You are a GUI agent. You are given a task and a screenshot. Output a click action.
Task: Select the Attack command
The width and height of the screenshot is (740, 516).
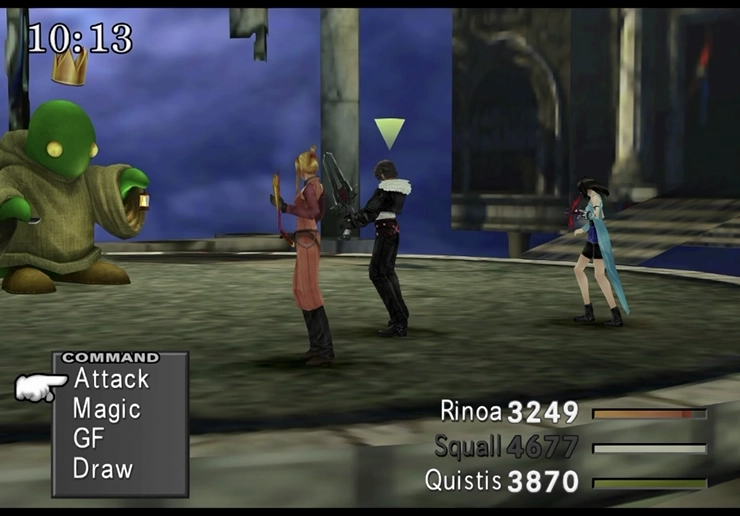[x=111, y=379]
